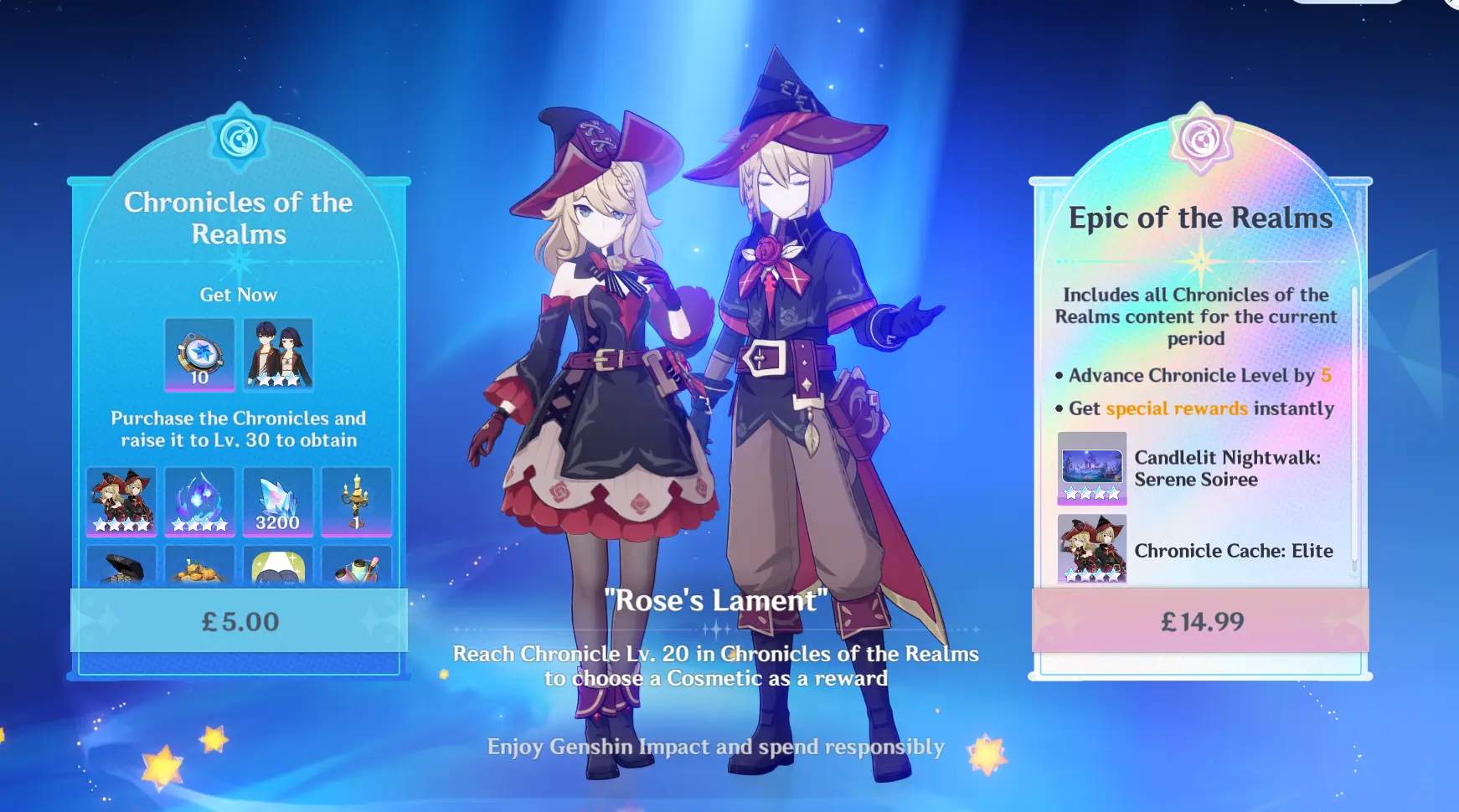The width and height of the screenshot is (1459, 812).
Task: Inspect the four-star witch hat outfit reward
Action: pos(121,501)
